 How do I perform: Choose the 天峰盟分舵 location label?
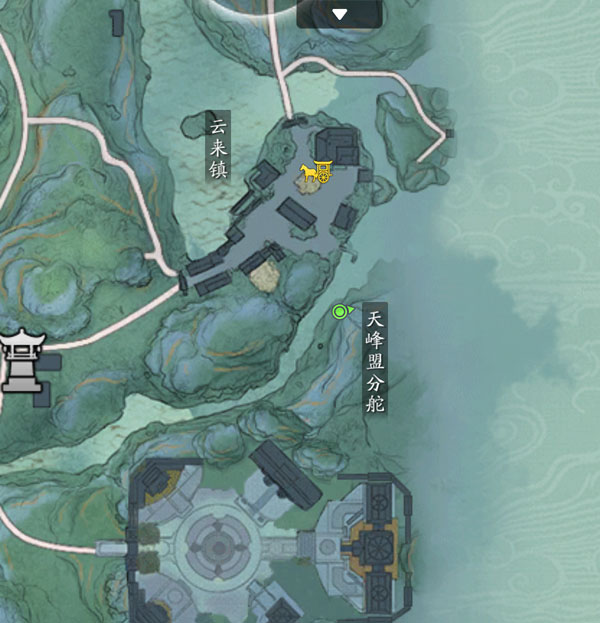375,359
